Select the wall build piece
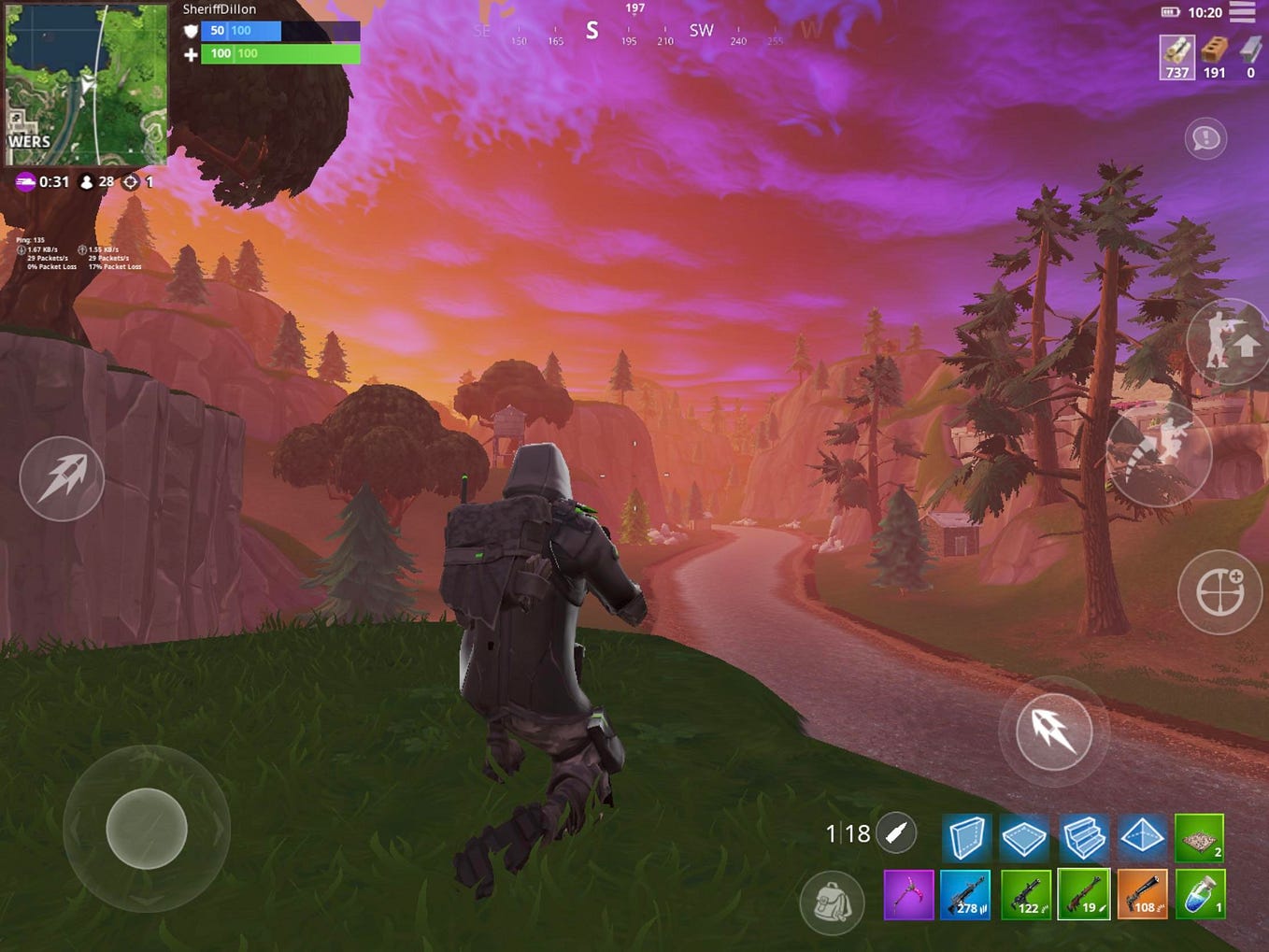1269x952 pixels. pos(967,837)
